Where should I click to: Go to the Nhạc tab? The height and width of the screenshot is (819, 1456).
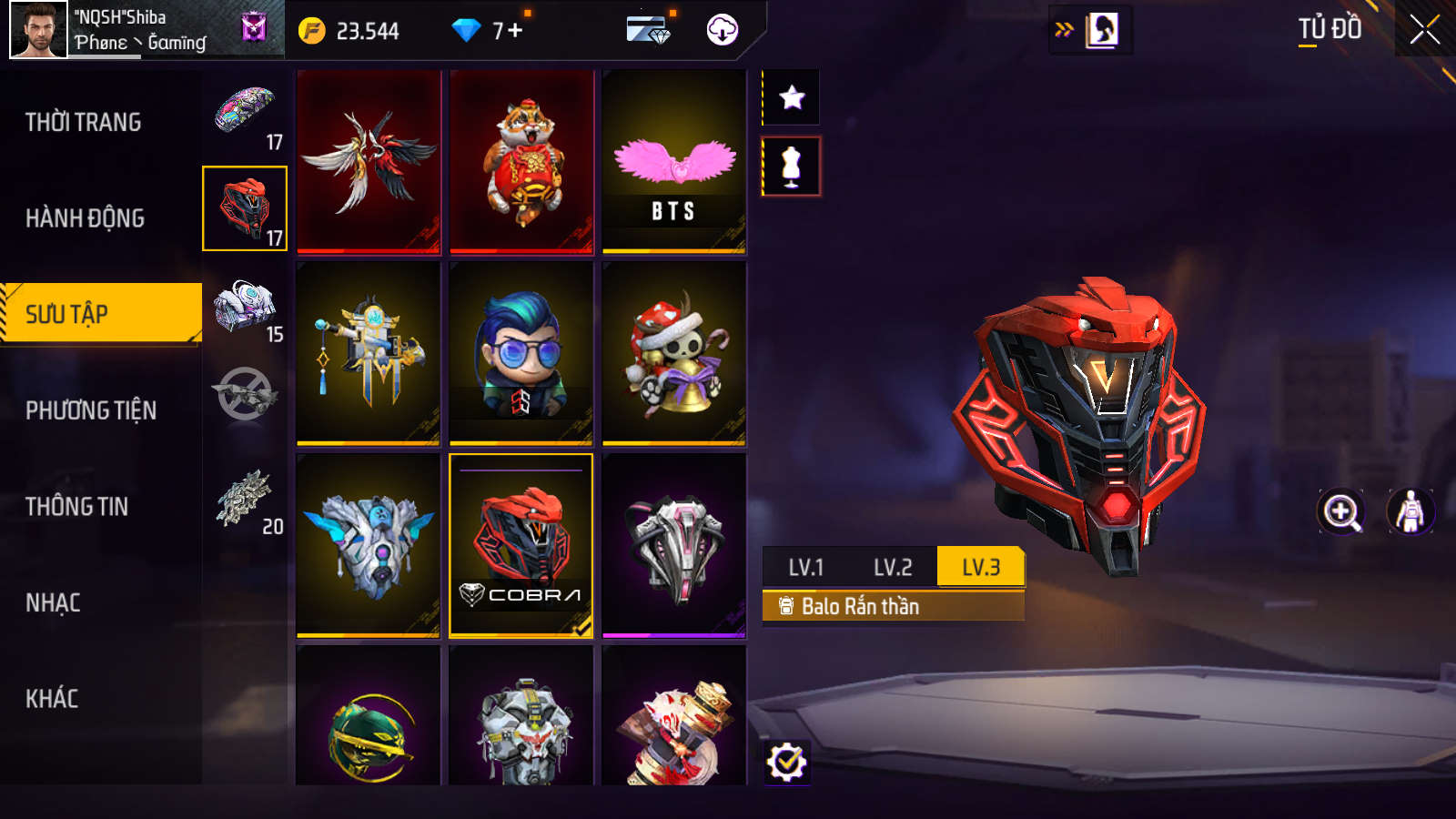click(53, 602)
